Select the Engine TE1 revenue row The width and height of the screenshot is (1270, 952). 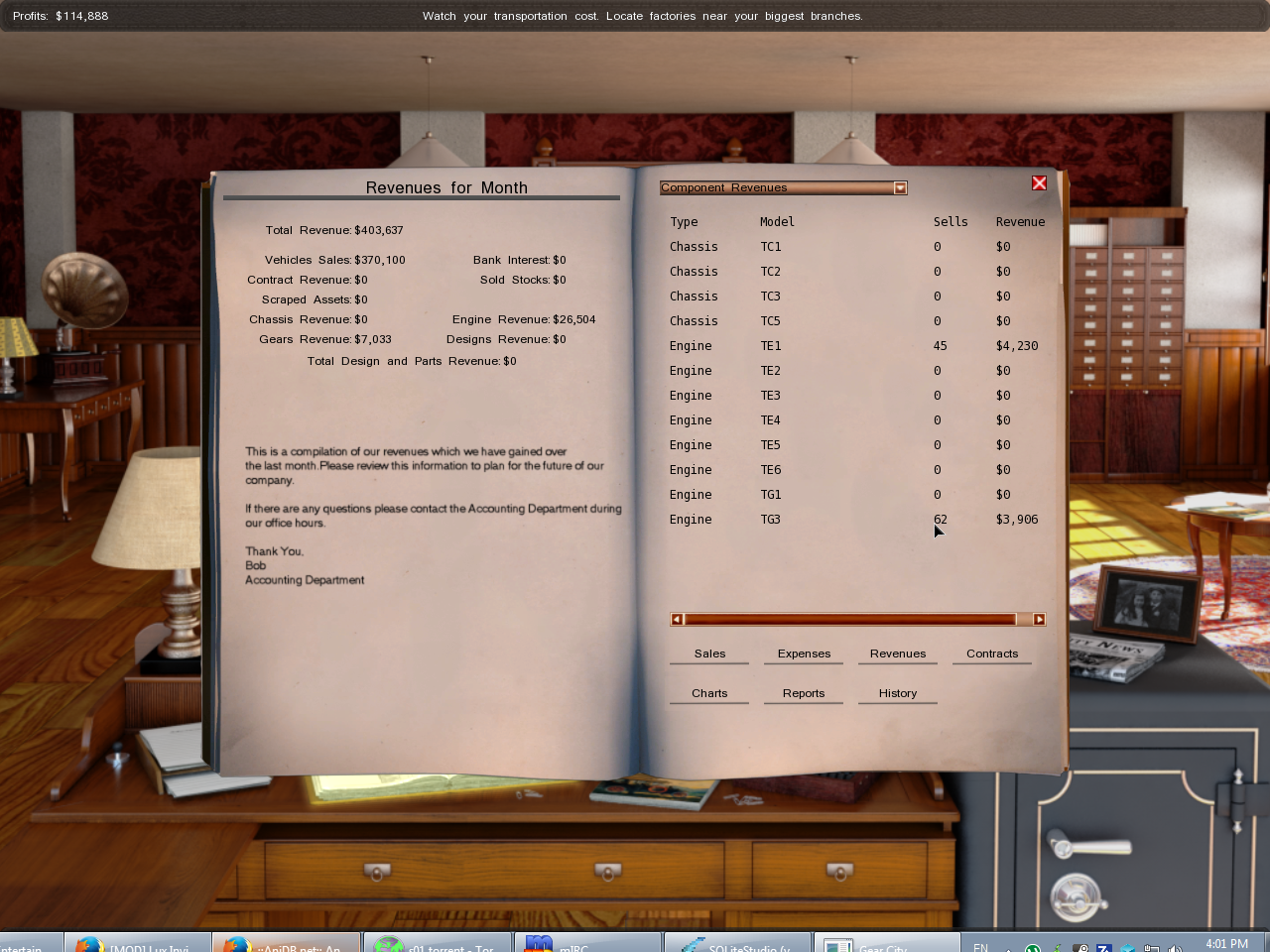coord(853,346)
